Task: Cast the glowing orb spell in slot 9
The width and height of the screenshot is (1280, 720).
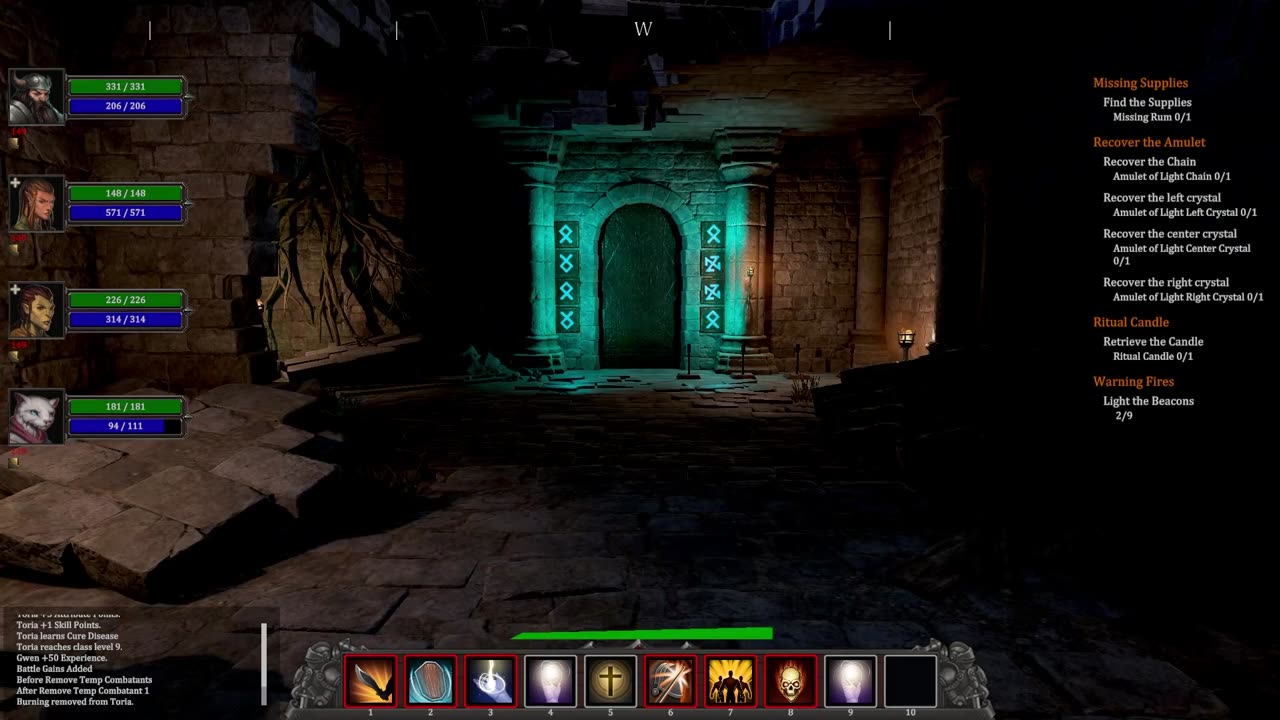Action: coord(851,681)
